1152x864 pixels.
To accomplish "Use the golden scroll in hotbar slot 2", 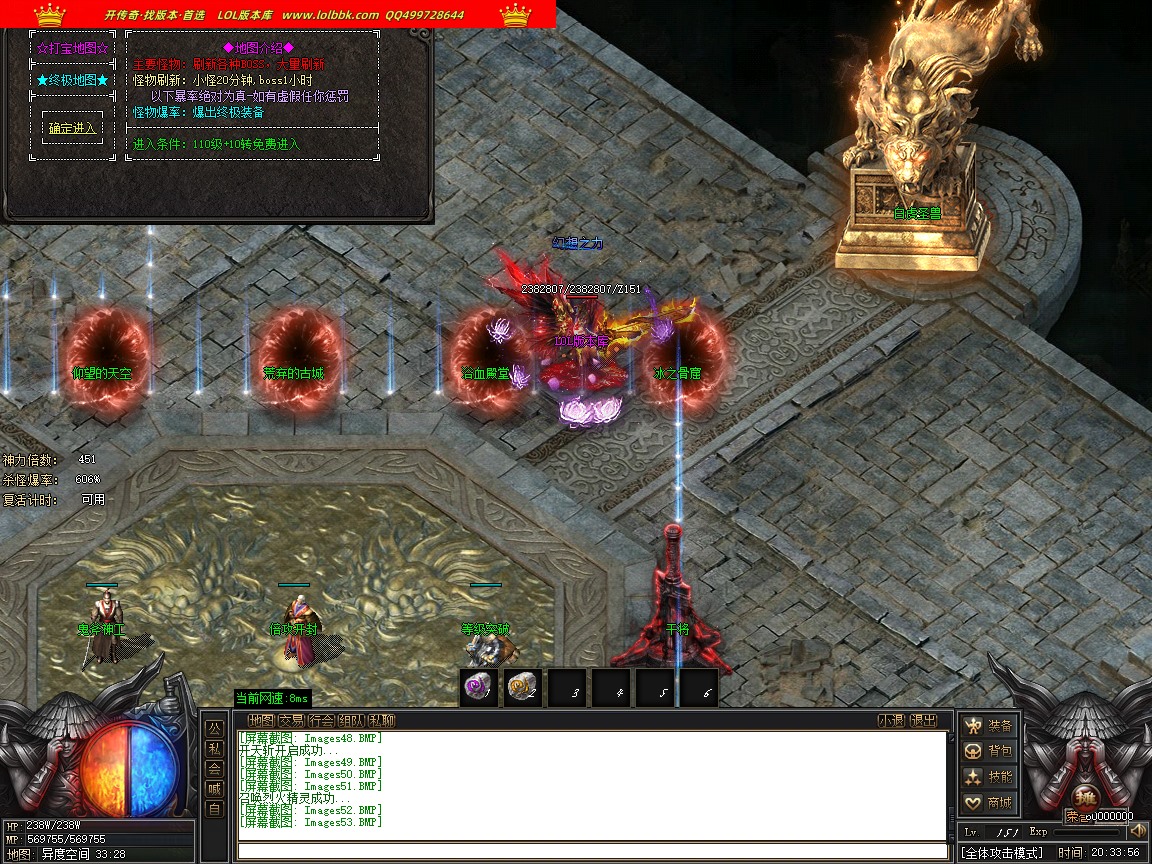I will pos(522,687).
